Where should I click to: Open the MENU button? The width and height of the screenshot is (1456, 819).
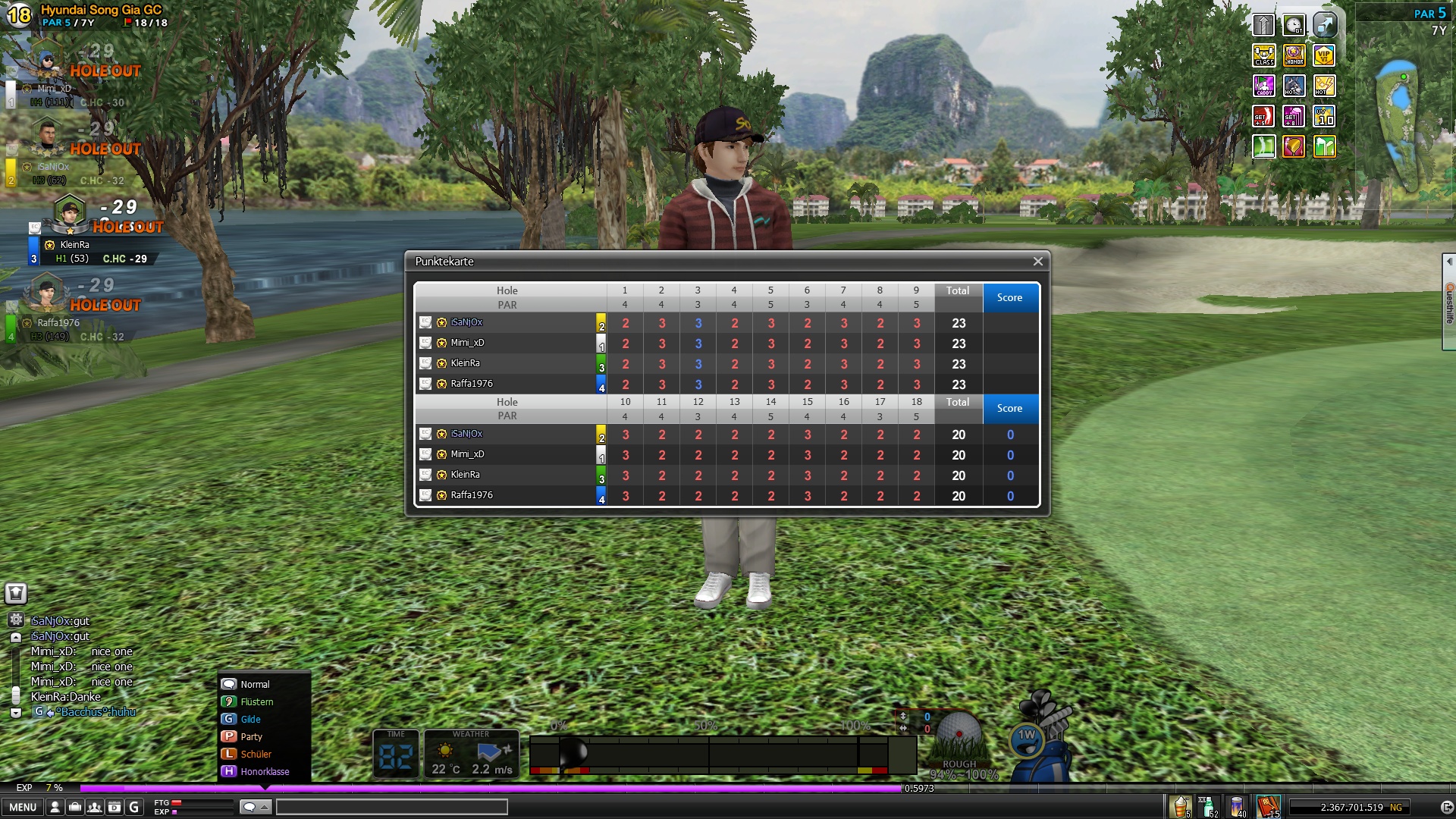23,807
